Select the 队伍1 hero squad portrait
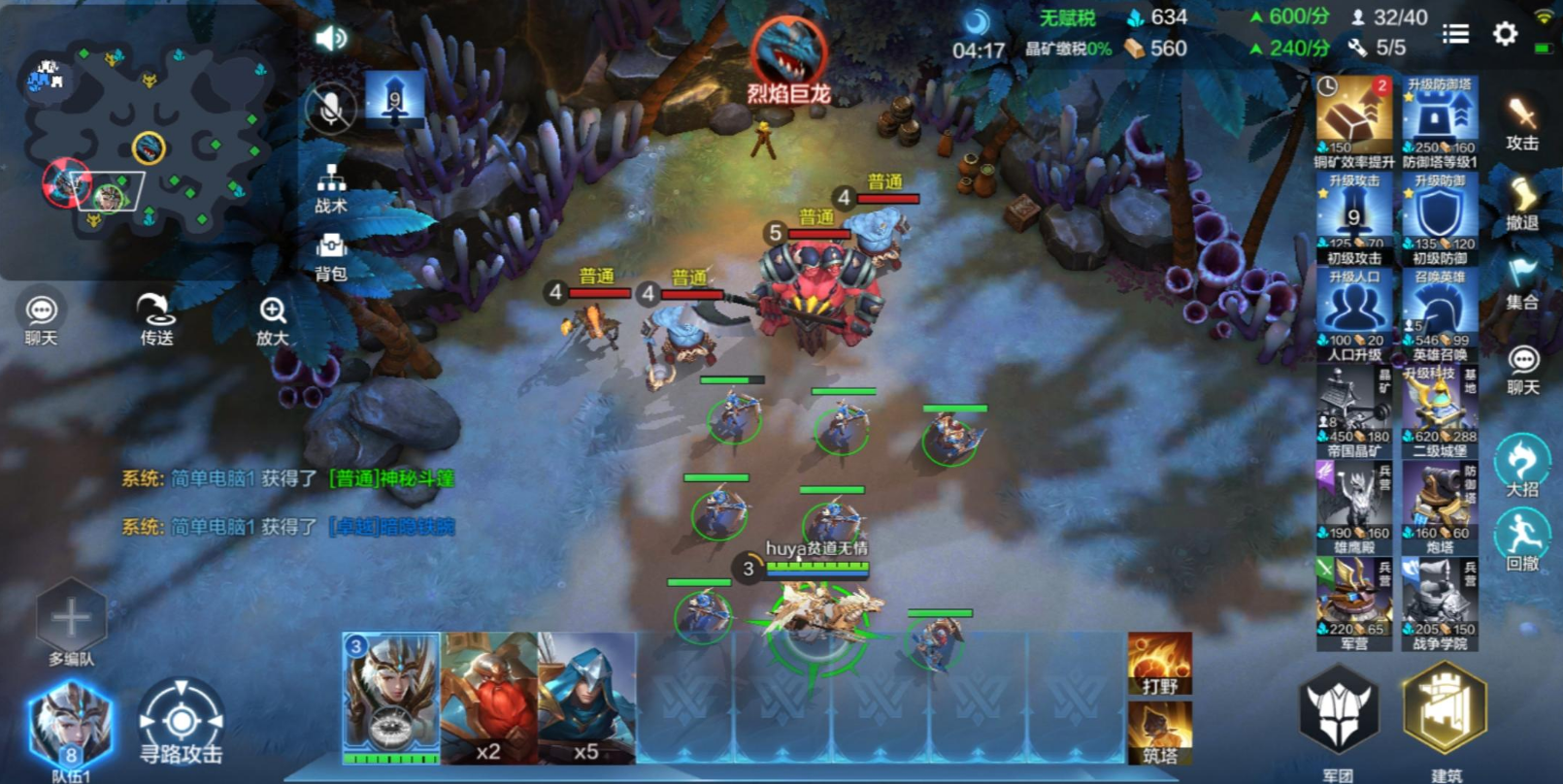1563x784 pixels. click(x=70, y=726)
